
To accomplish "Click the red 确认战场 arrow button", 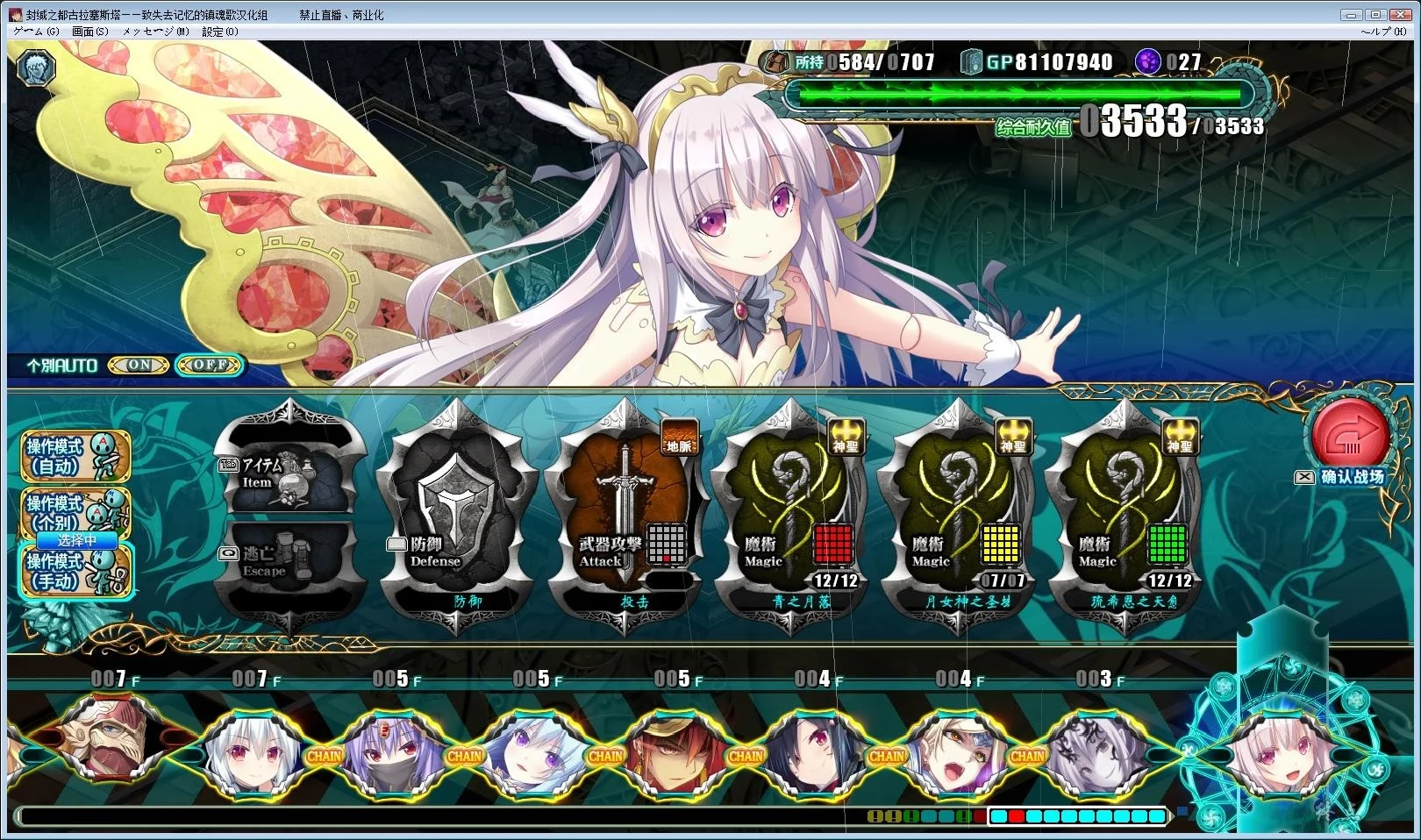I will click(1350, 436).
